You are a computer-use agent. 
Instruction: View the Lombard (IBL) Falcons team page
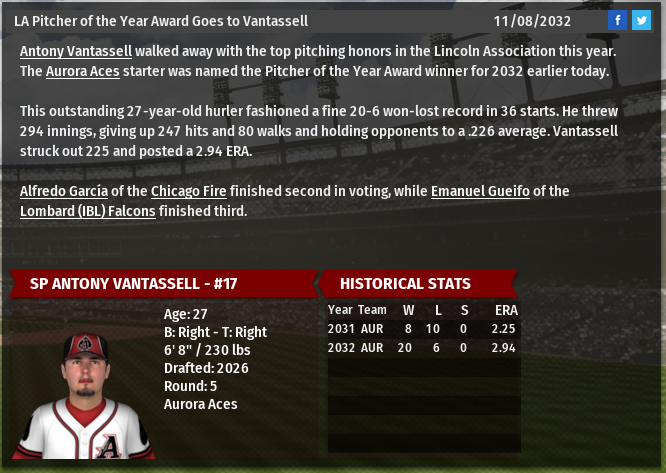pos(88,211)
